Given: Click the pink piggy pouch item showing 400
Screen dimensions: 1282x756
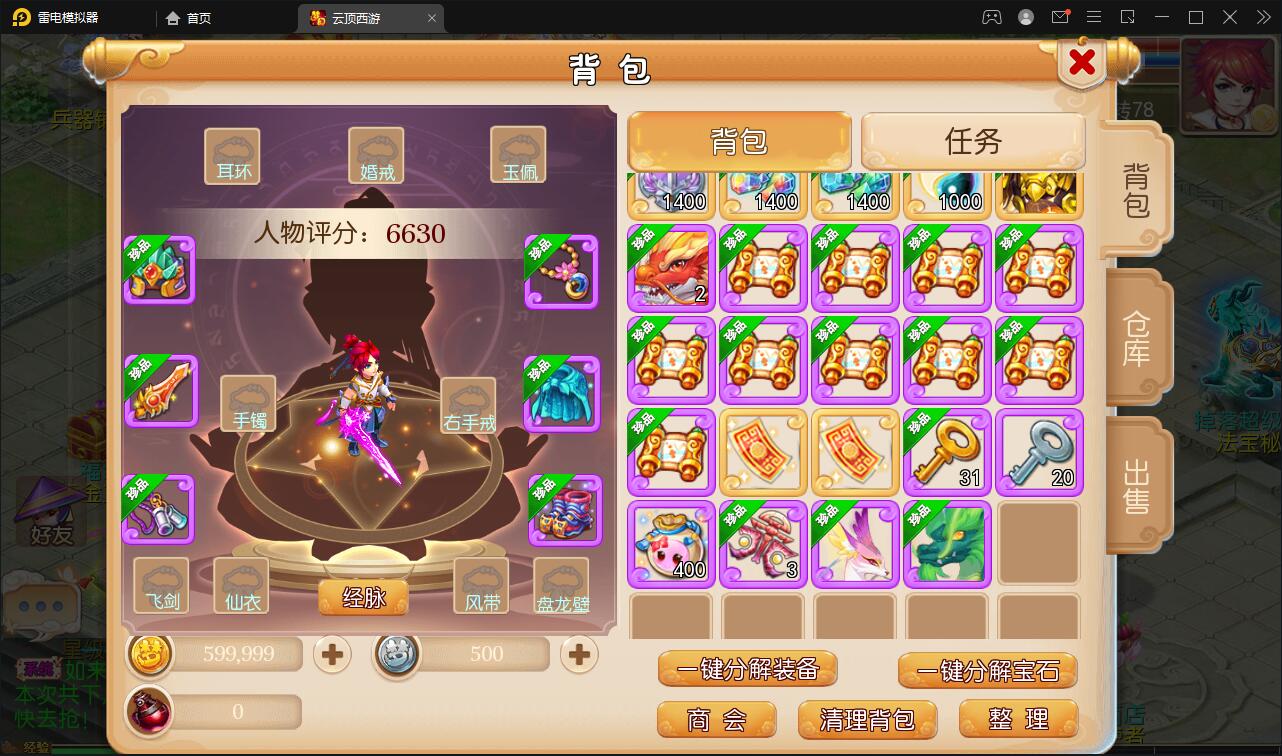Looking at the screenshot, I should (670, 544).
